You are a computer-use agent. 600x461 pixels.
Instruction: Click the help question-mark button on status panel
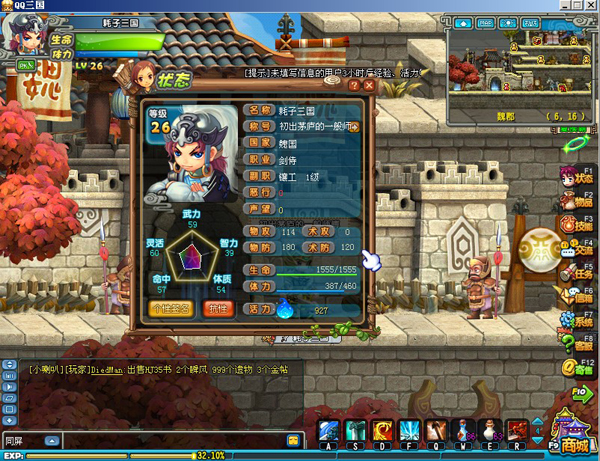354,86
